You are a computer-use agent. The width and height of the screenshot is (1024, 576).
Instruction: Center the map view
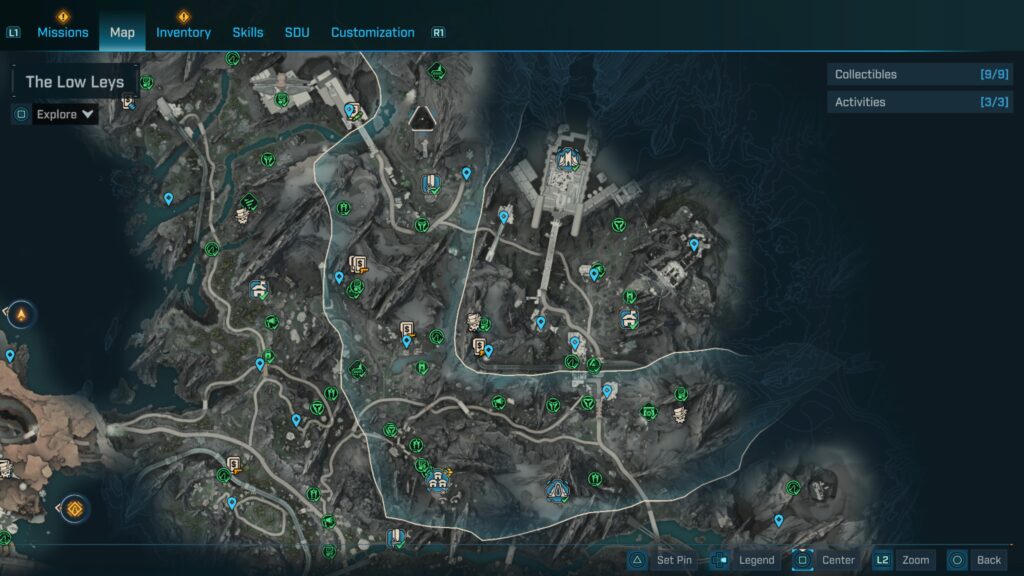pyautogui.click(x=826, y=560)
